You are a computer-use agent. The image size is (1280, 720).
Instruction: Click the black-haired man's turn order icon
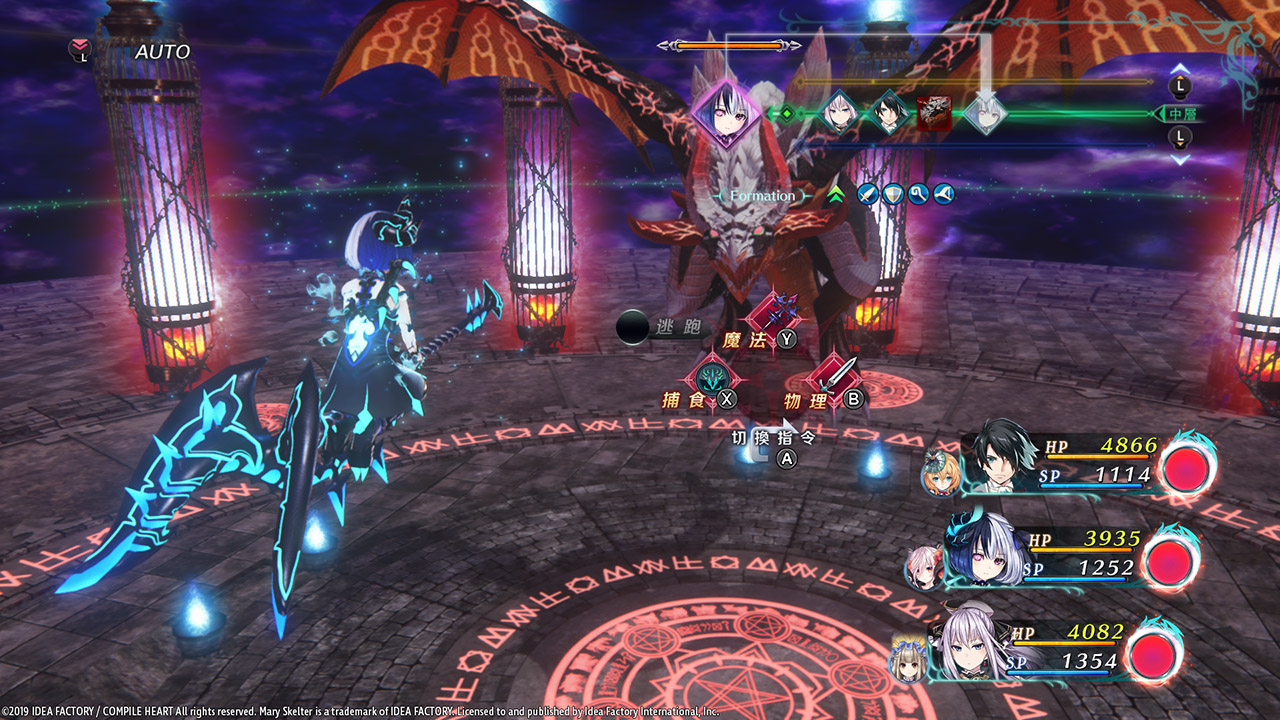886,113
